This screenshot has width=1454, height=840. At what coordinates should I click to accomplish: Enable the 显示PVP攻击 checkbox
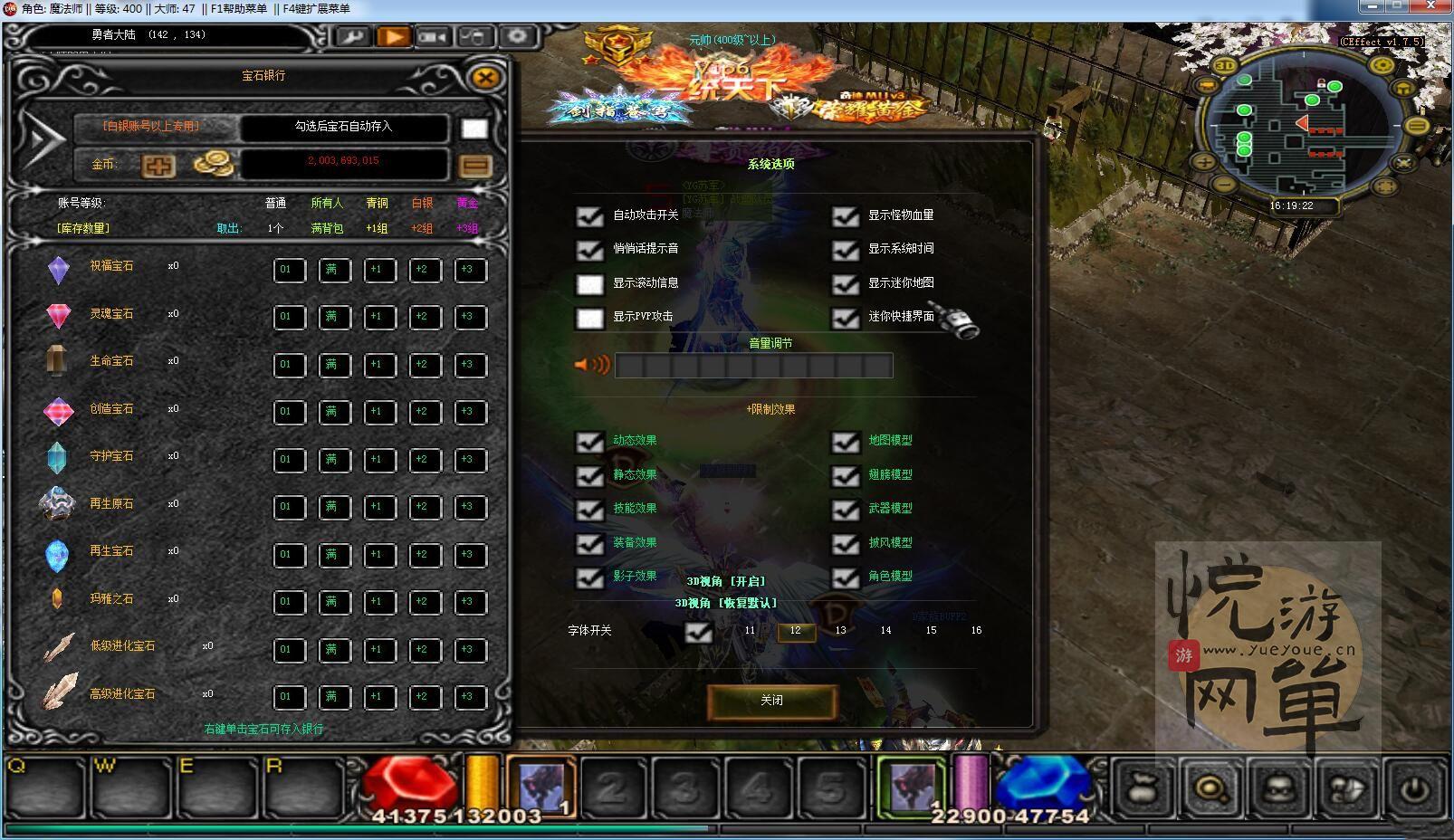590,318
